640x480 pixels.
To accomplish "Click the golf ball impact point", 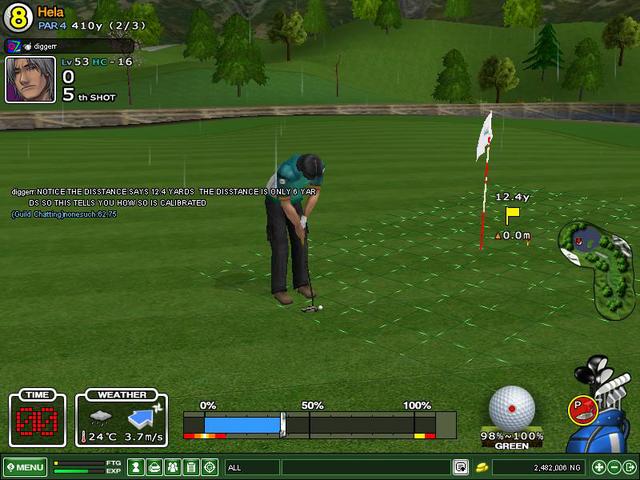I will pyautogui.click(x=512, y=408).
